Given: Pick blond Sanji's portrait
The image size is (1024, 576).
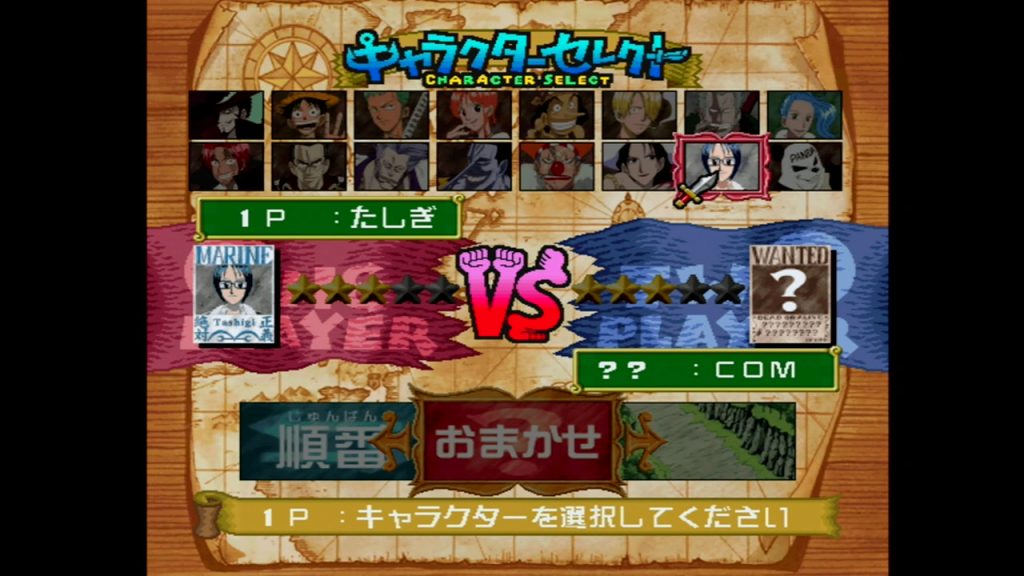Looking at the screenshot, I should [x=638, y=116].
